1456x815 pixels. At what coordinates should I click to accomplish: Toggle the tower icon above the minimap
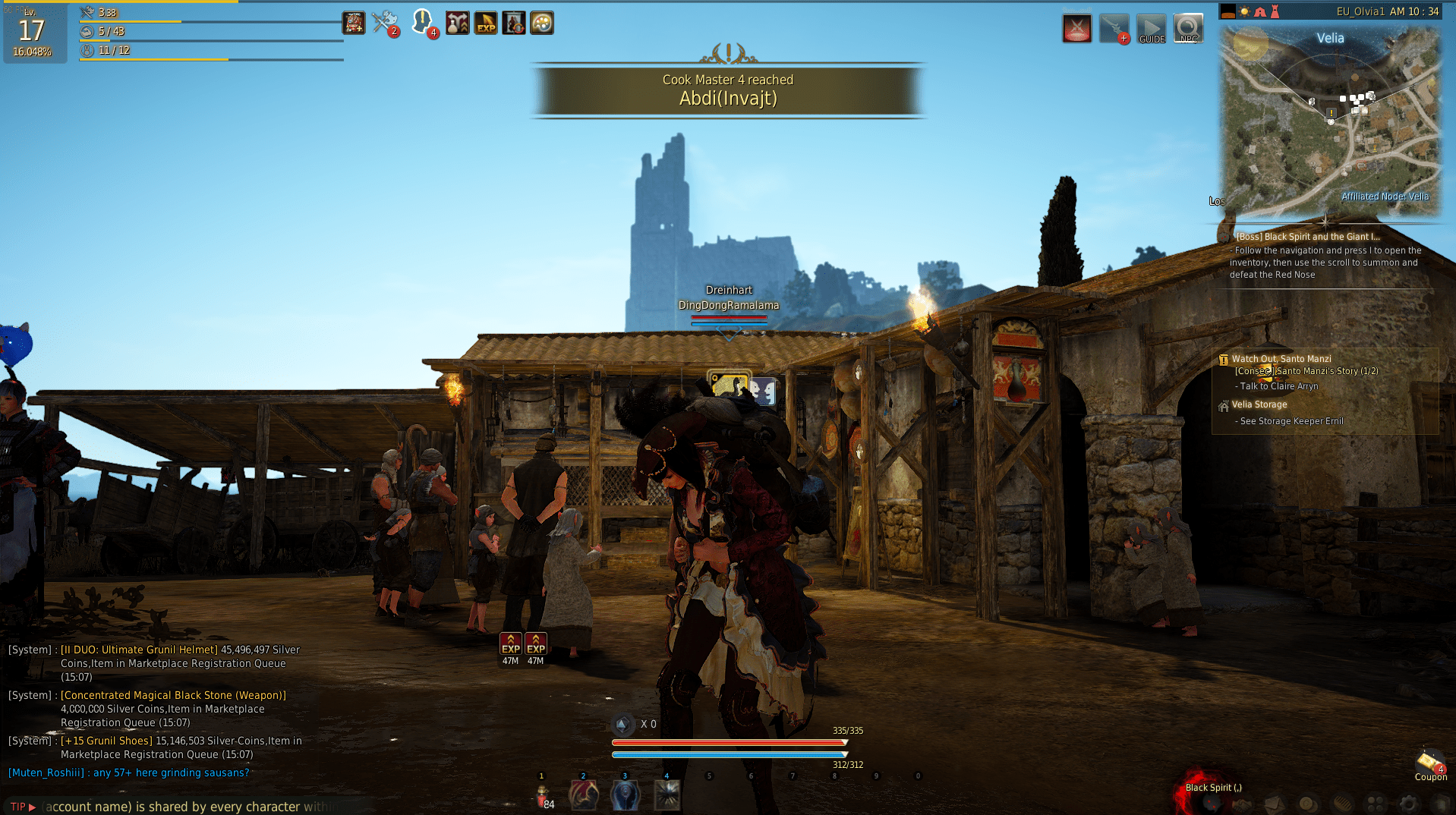tap(1274, 11)
